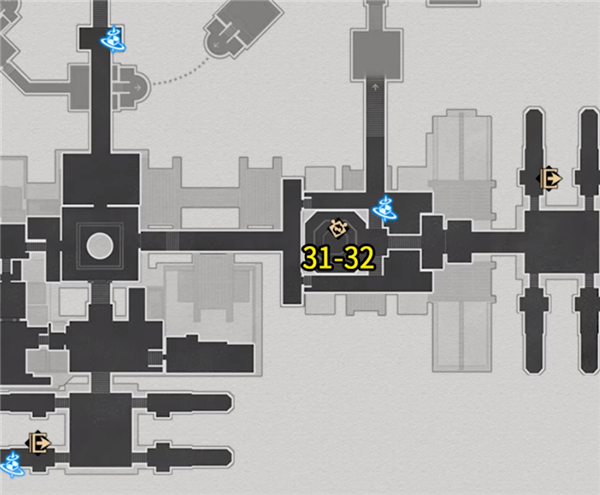Select the Space Anchor on the long north corridor
600x495 pixels.
tap(112, 39)
